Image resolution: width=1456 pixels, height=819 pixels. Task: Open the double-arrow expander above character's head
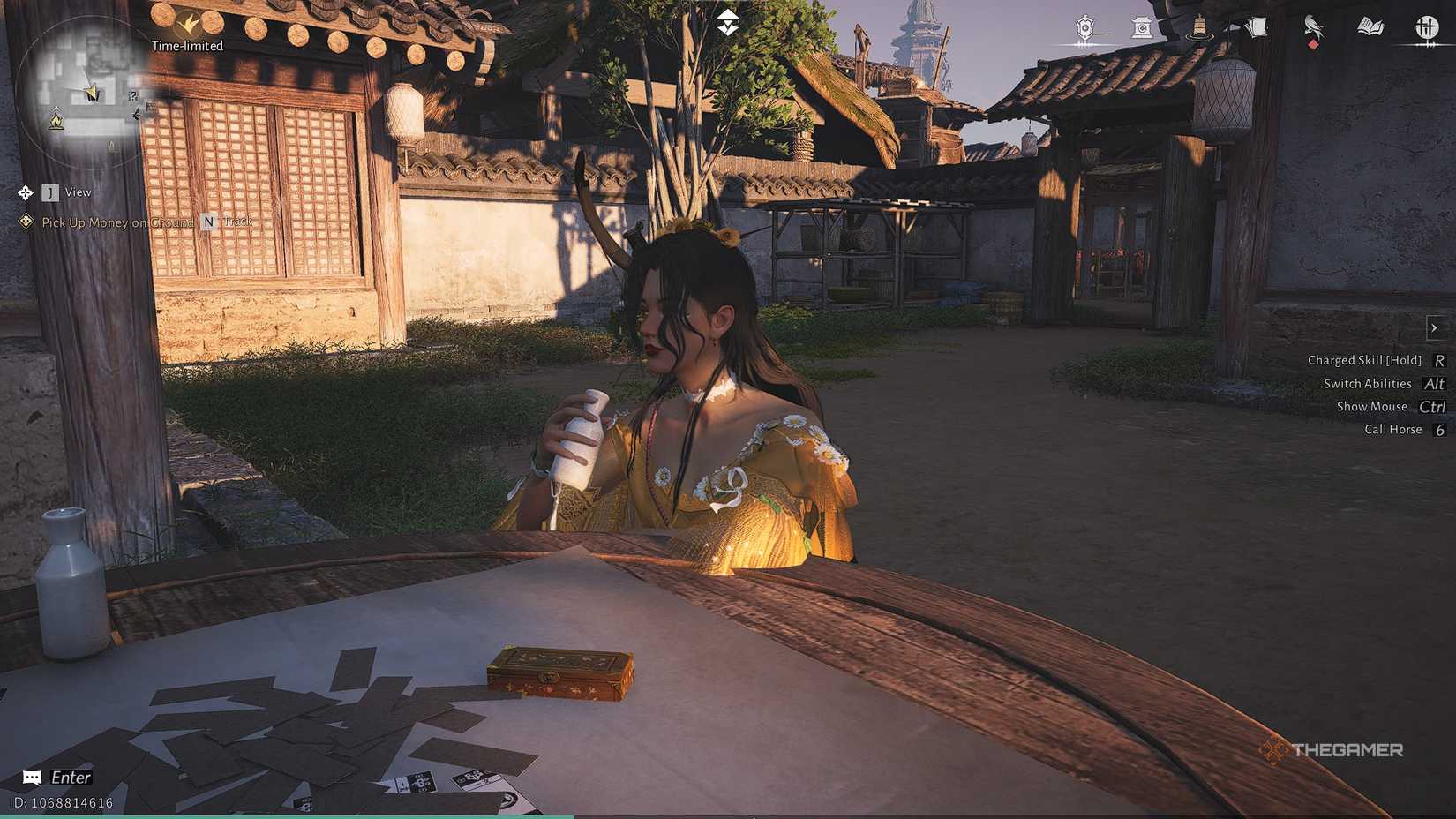(727, 19)
